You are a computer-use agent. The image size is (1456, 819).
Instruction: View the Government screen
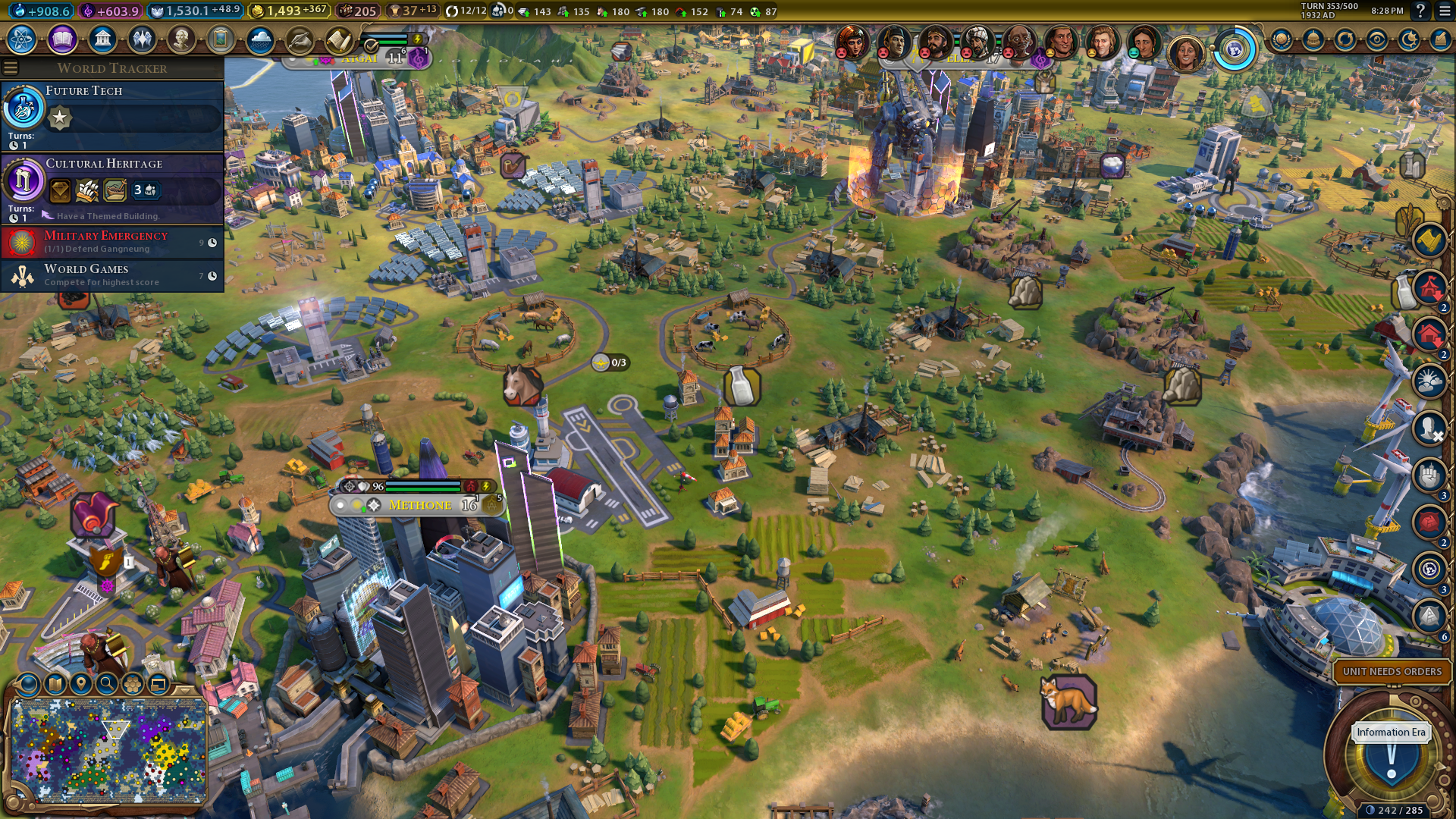(102, 39)
